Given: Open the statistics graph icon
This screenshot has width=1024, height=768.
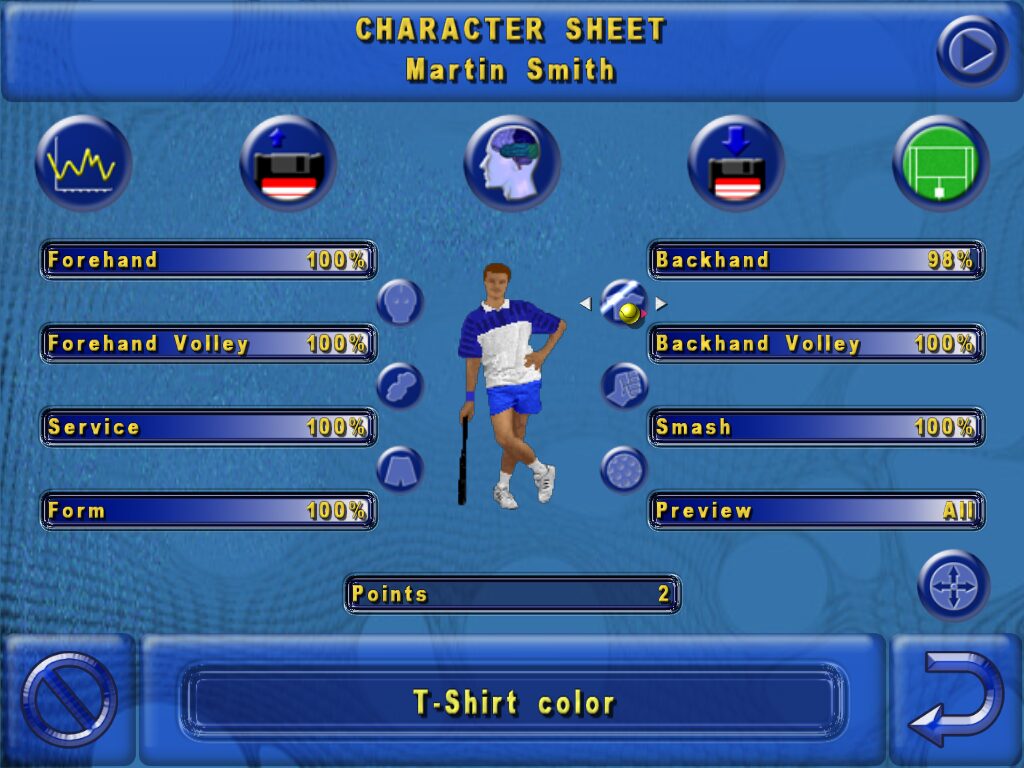Looking at the screenshot, I should click(83, 162).
